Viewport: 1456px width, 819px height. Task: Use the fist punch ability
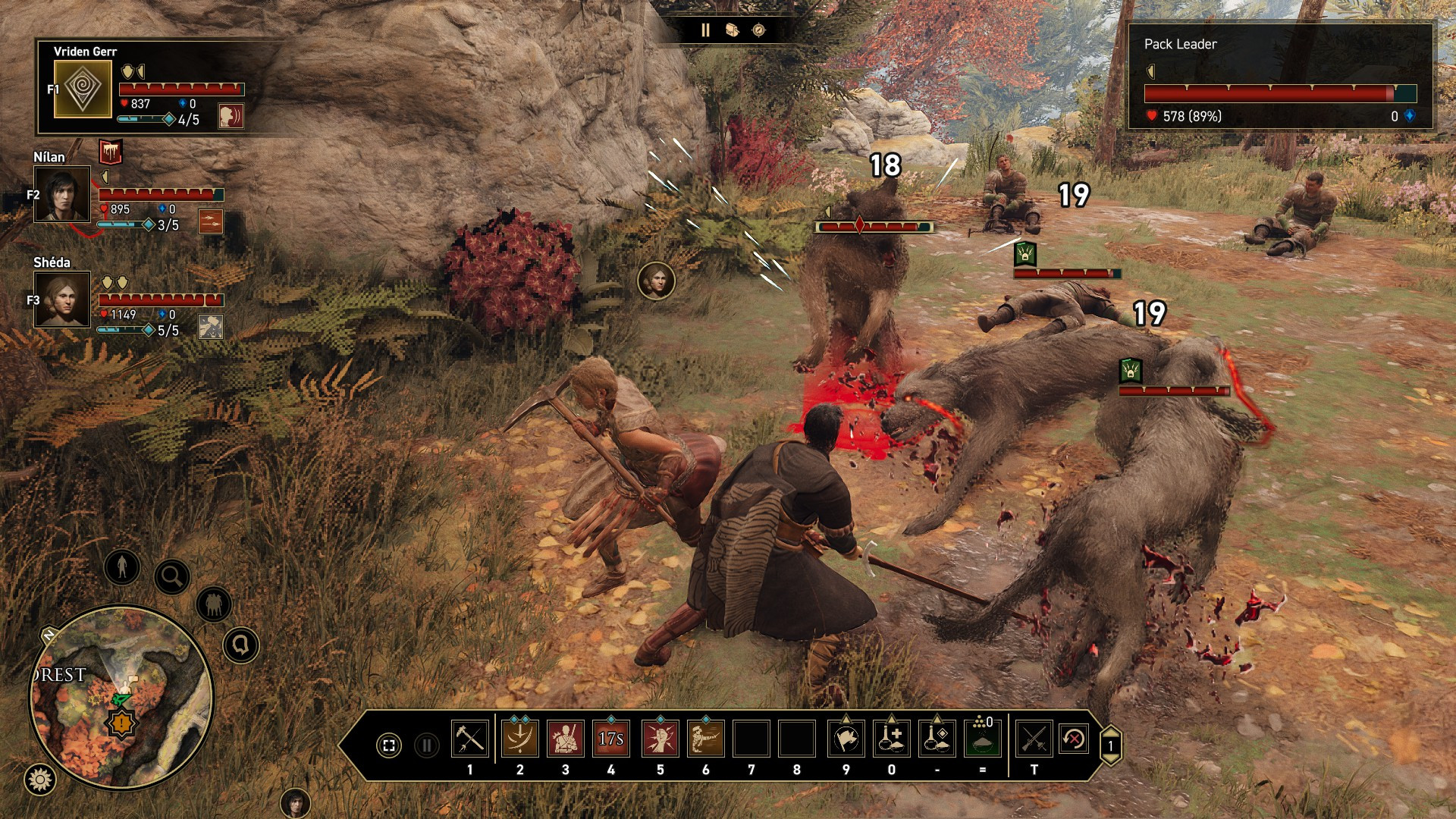click(x=660, y=738)
